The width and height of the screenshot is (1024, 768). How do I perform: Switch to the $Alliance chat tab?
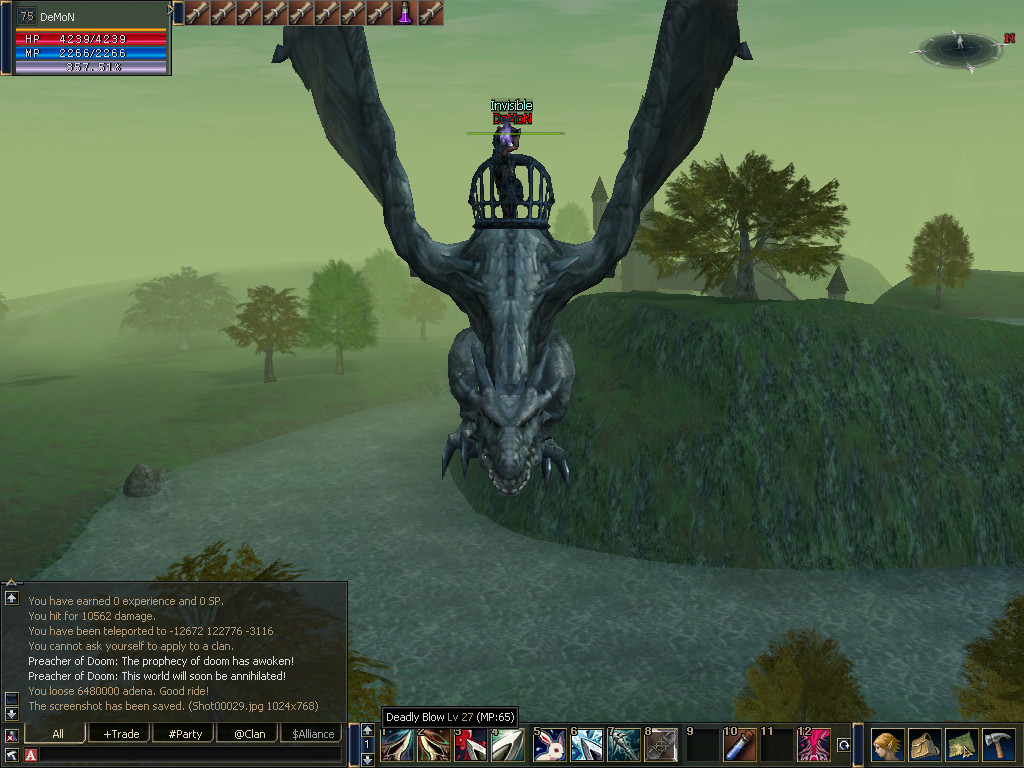[313, 733]
